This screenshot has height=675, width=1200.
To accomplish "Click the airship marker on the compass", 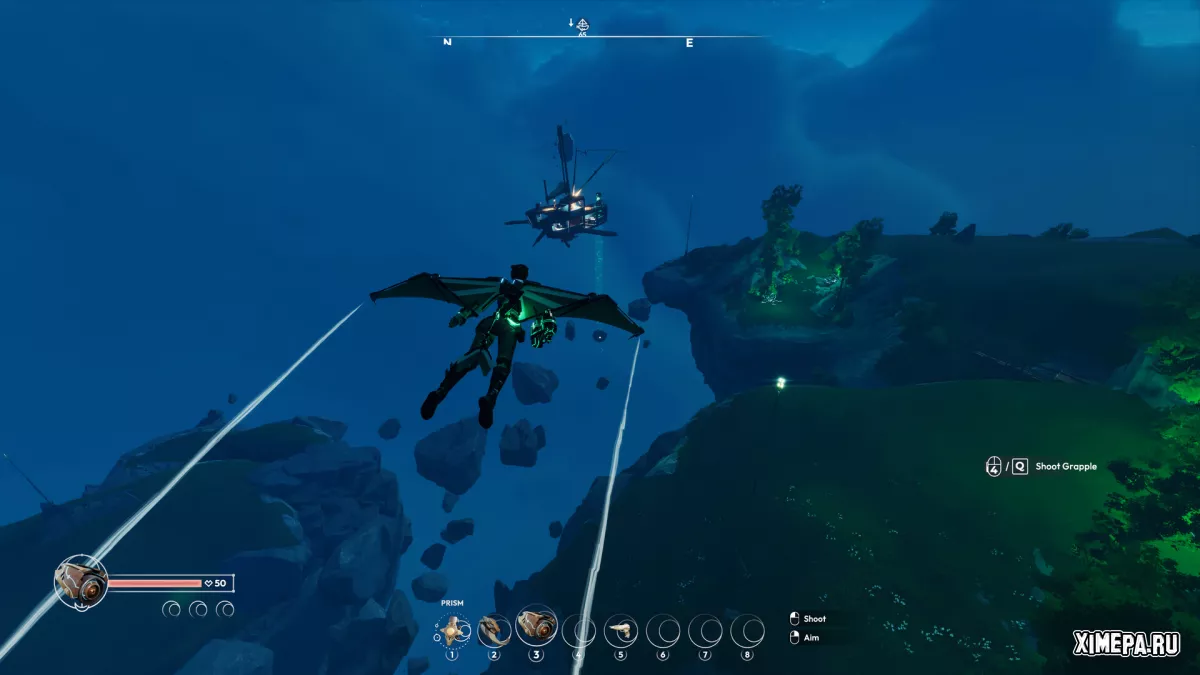I will pyautogui.click(x=583, y=25).
